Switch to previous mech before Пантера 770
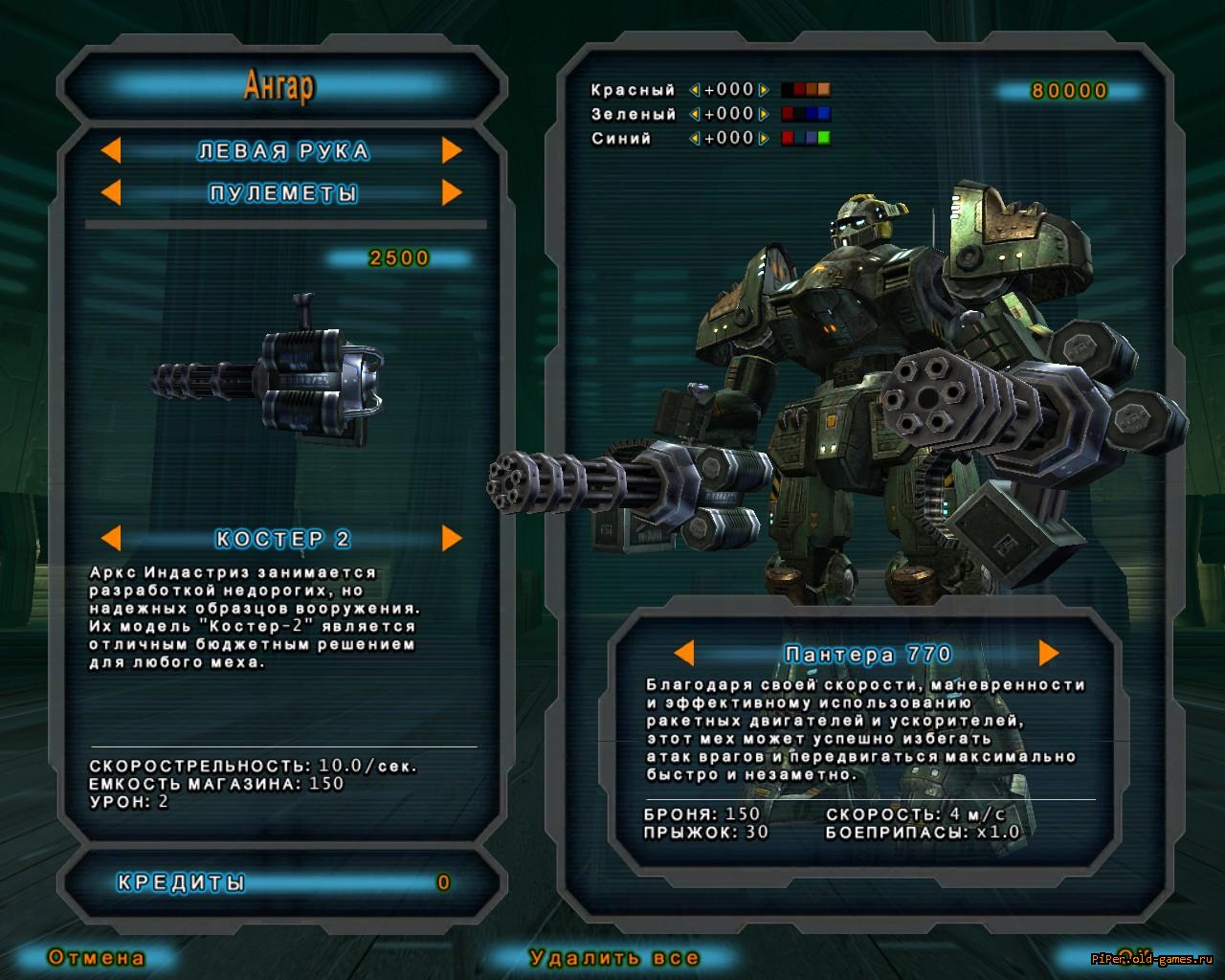 coord(683,654)
